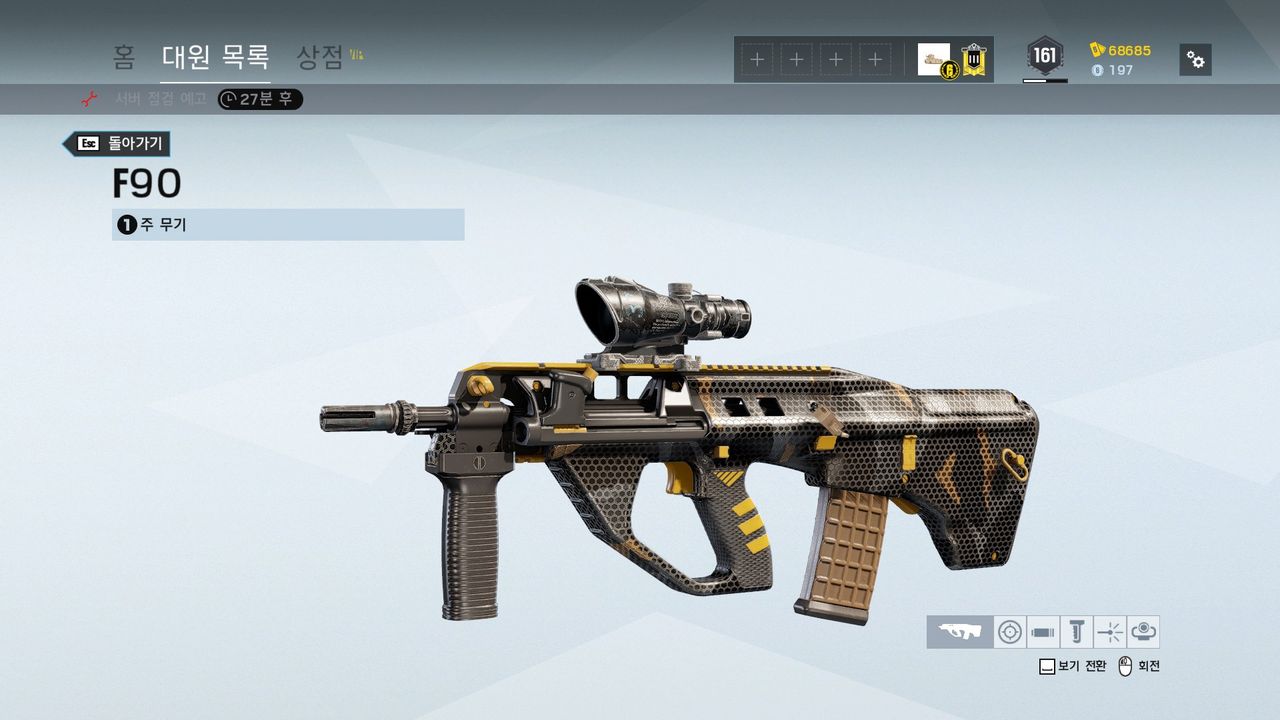The image size is (1280, 720).
Task: View the level 161 clearance badge
Action: (1044, 56)
